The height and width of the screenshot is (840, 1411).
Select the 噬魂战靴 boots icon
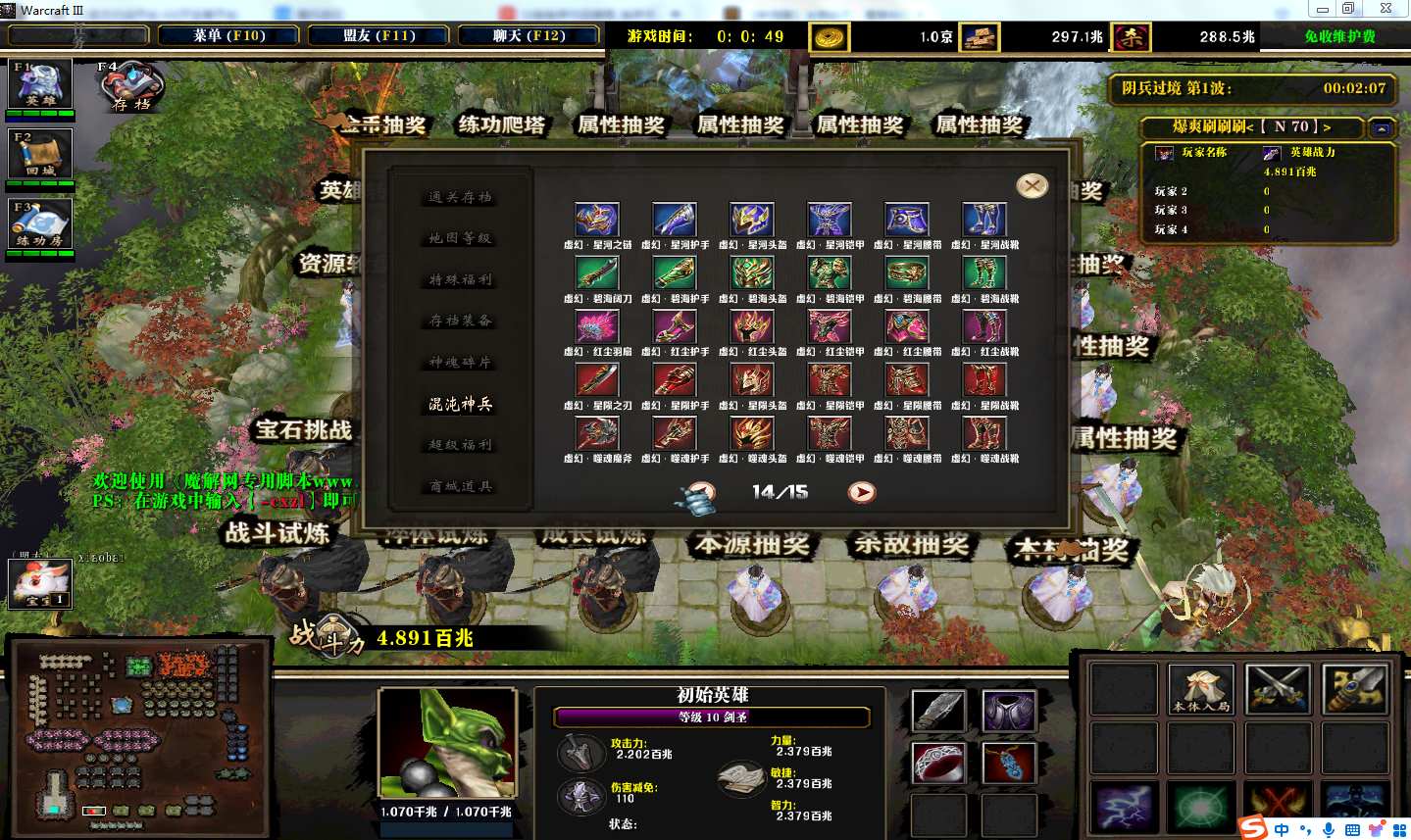click(984, 433)
